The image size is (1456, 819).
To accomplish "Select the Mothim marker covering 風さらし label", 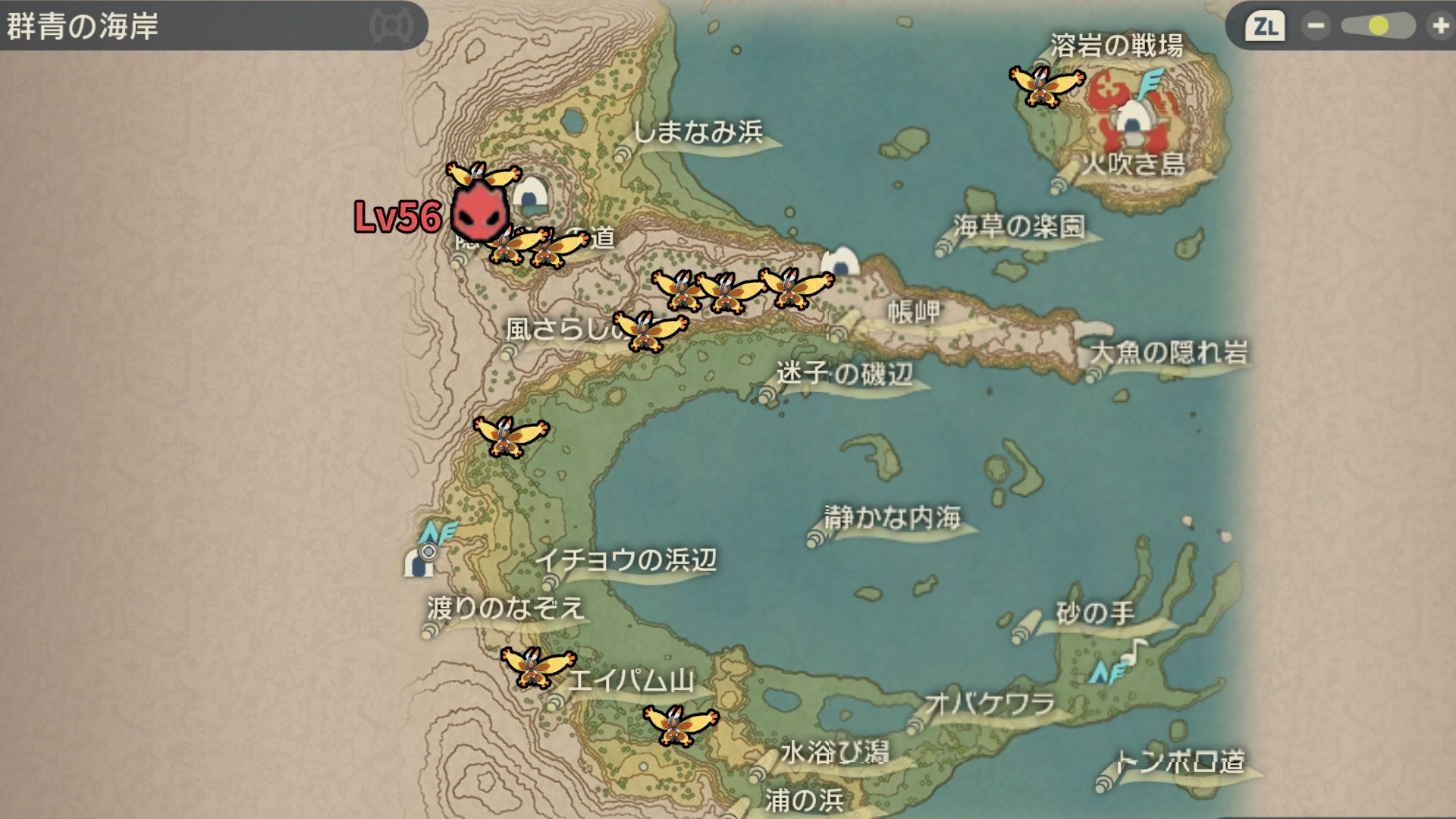I will (x=650, y=331).
